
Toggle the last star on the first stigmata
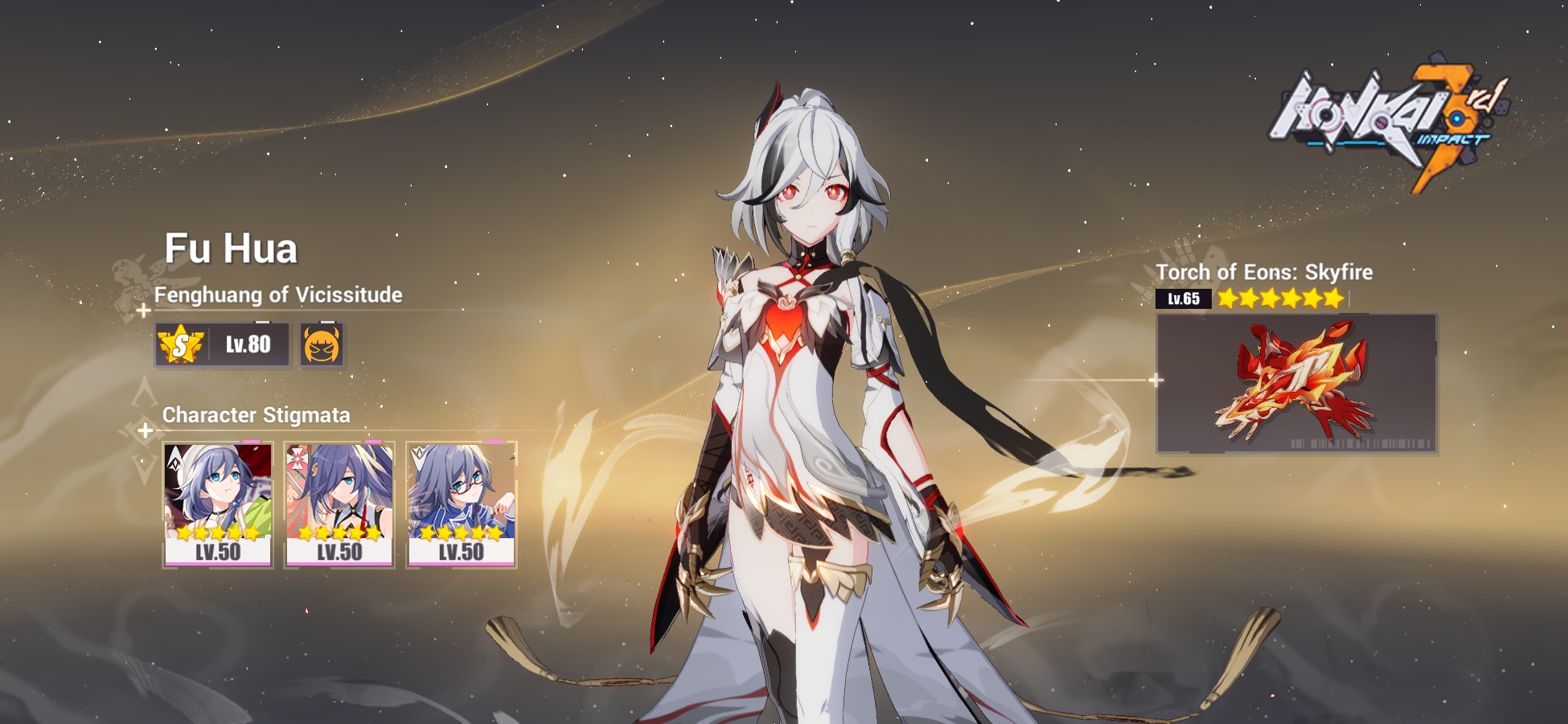point(253,534)
